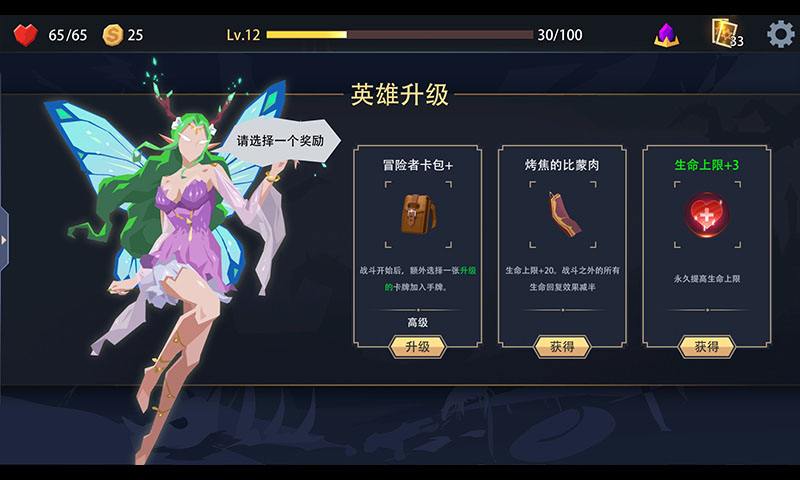This screenshot has height=480, width=800.
Task: View the card deck icon
Action: pyautogui.click(x=724, y=33)
